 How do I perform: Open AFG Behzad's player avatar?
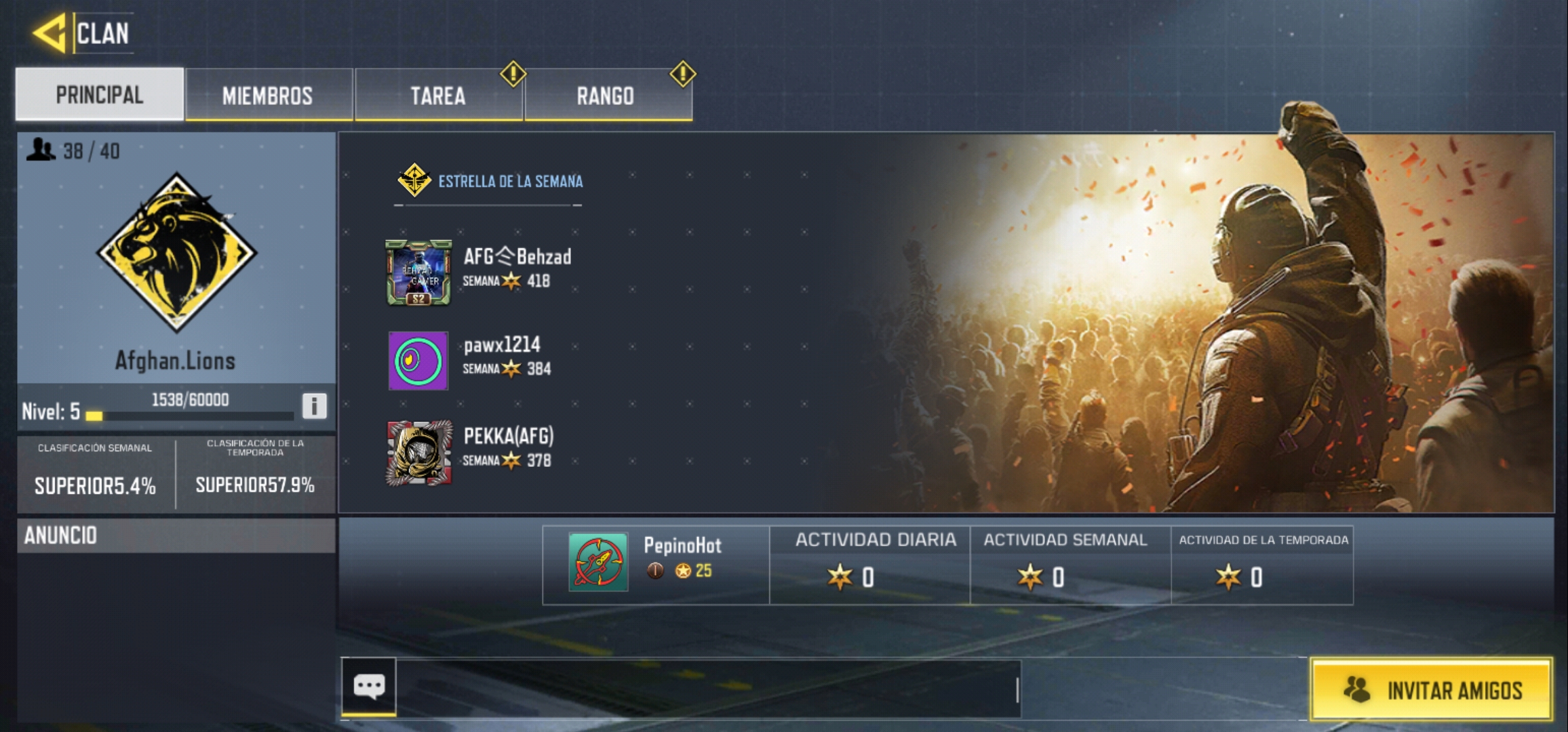coord(418,272)
